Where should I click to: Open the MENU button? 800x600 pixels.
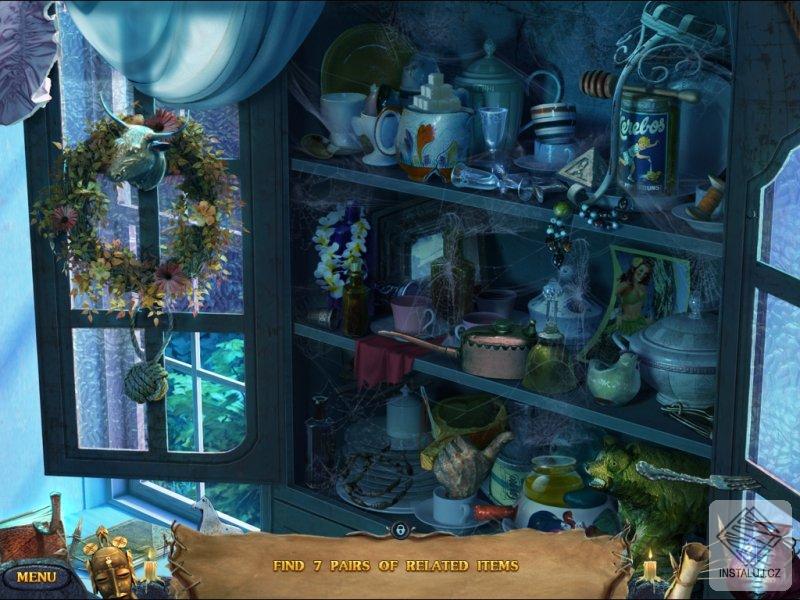(36, 577)
